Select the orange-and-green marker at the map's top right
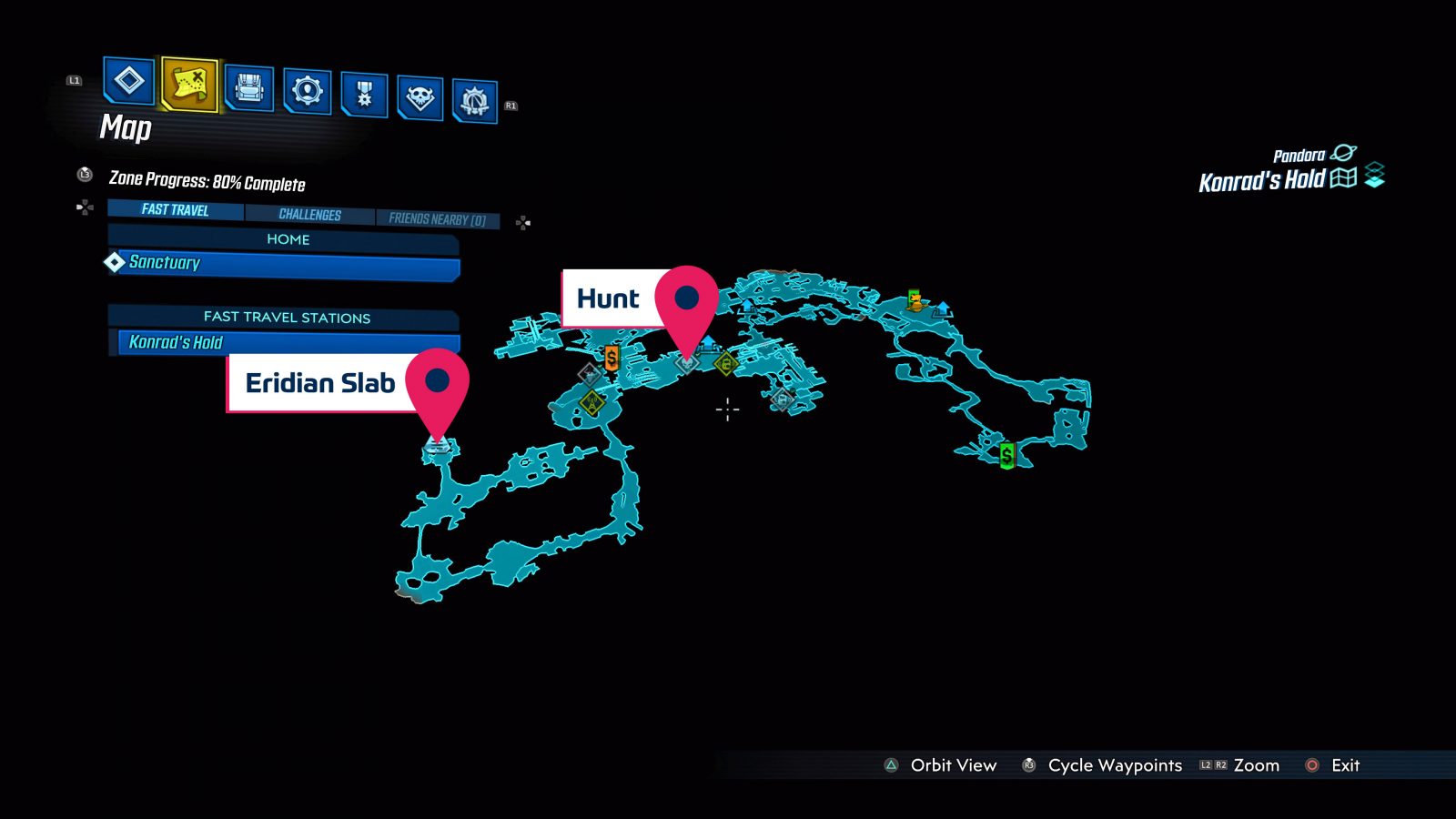 click(915, 300)
